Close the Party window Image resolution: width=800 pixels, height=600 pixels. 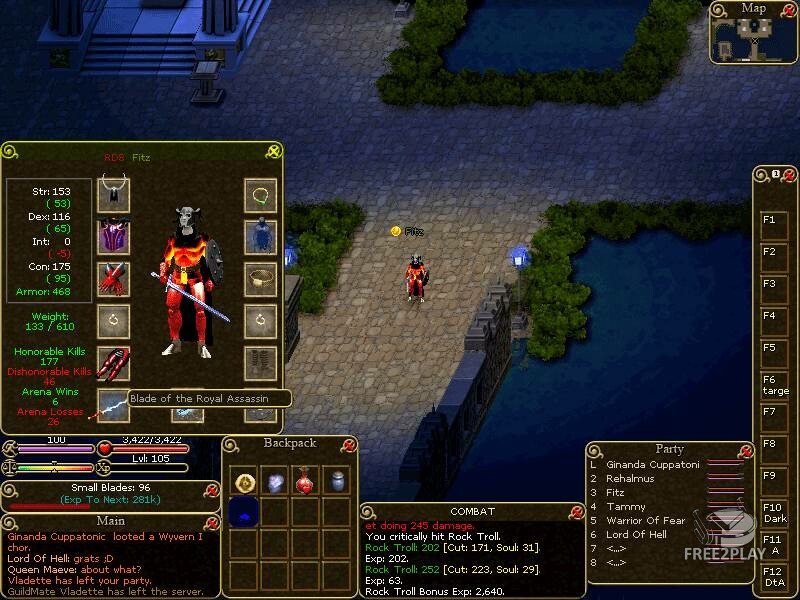[x=741, y=450]
